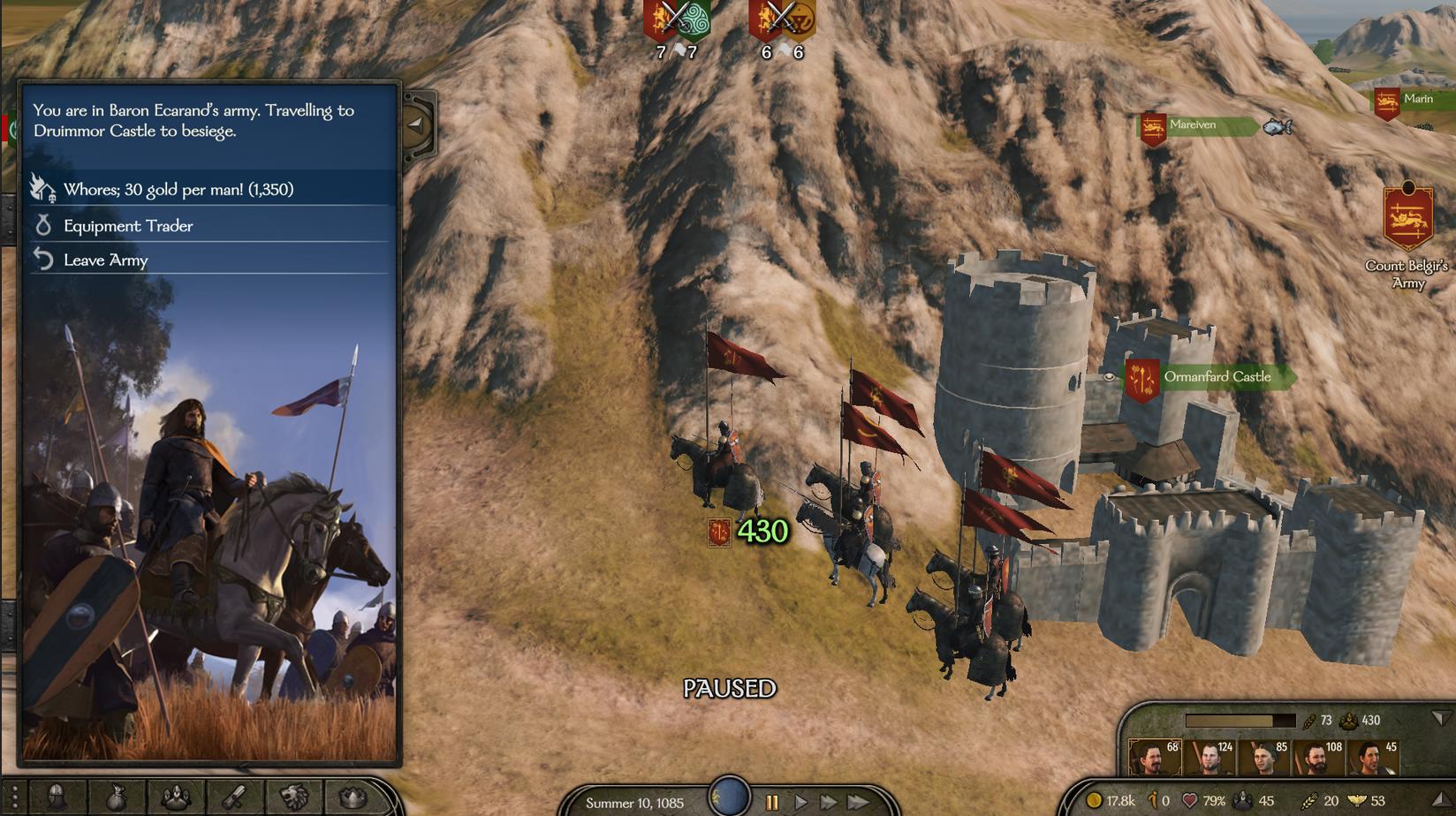
Task: Open the three-dot options menu
Action: [14, 797]
